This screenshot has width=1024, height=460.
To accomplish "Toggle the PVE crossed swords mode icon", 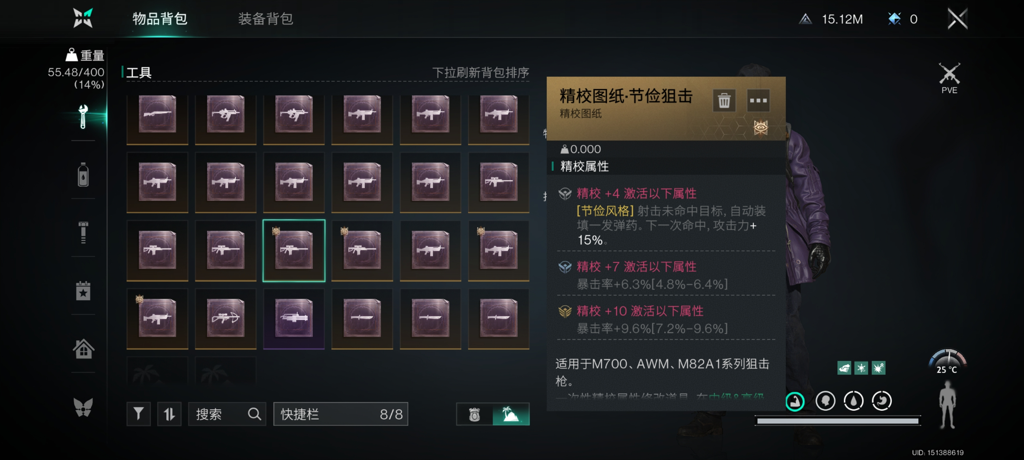I will (x=949, y=75).
